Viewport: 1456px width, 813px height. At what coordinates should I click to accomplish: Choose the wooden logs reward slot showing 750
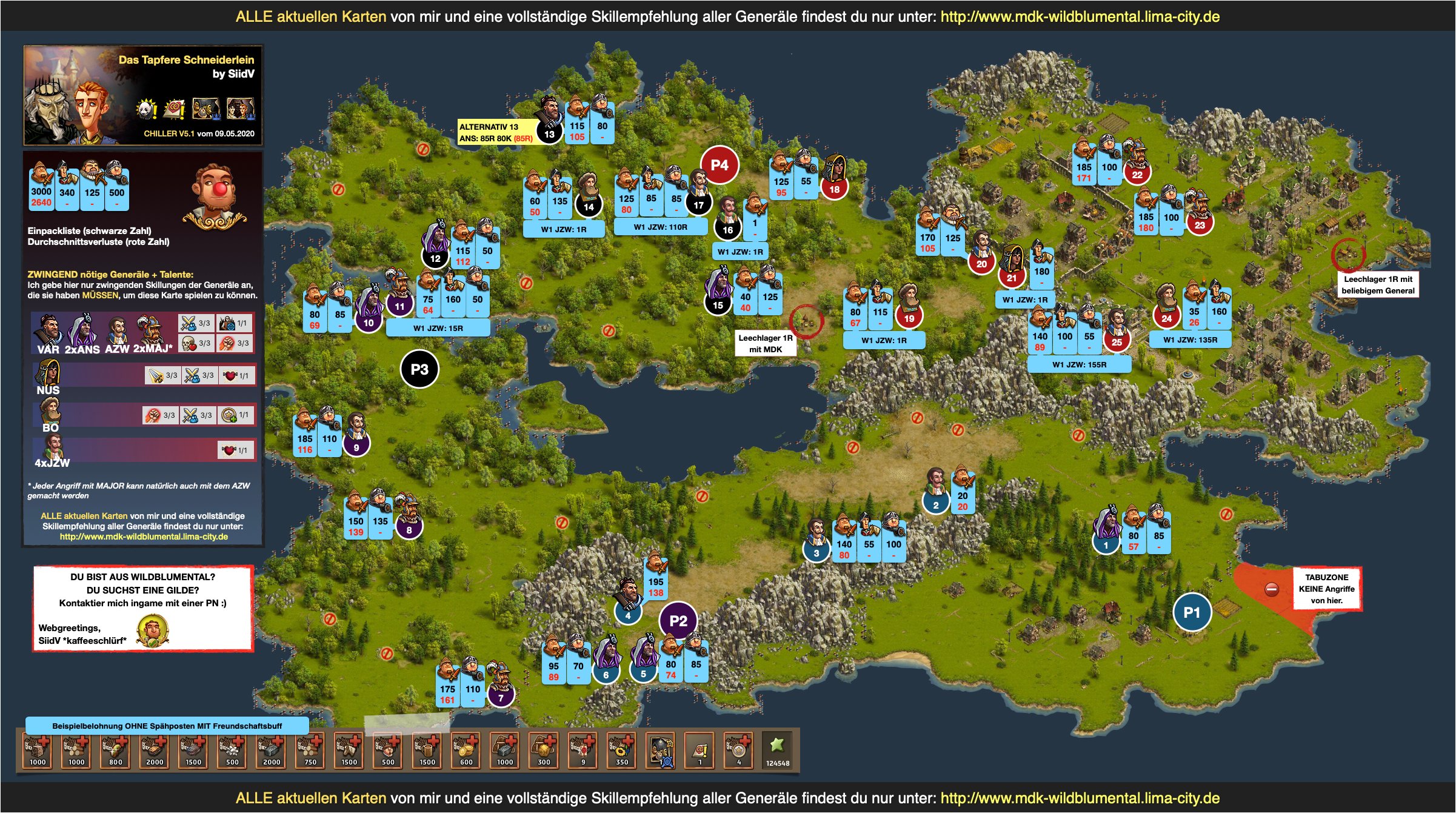pyautogui.click(x=310, y=751)
